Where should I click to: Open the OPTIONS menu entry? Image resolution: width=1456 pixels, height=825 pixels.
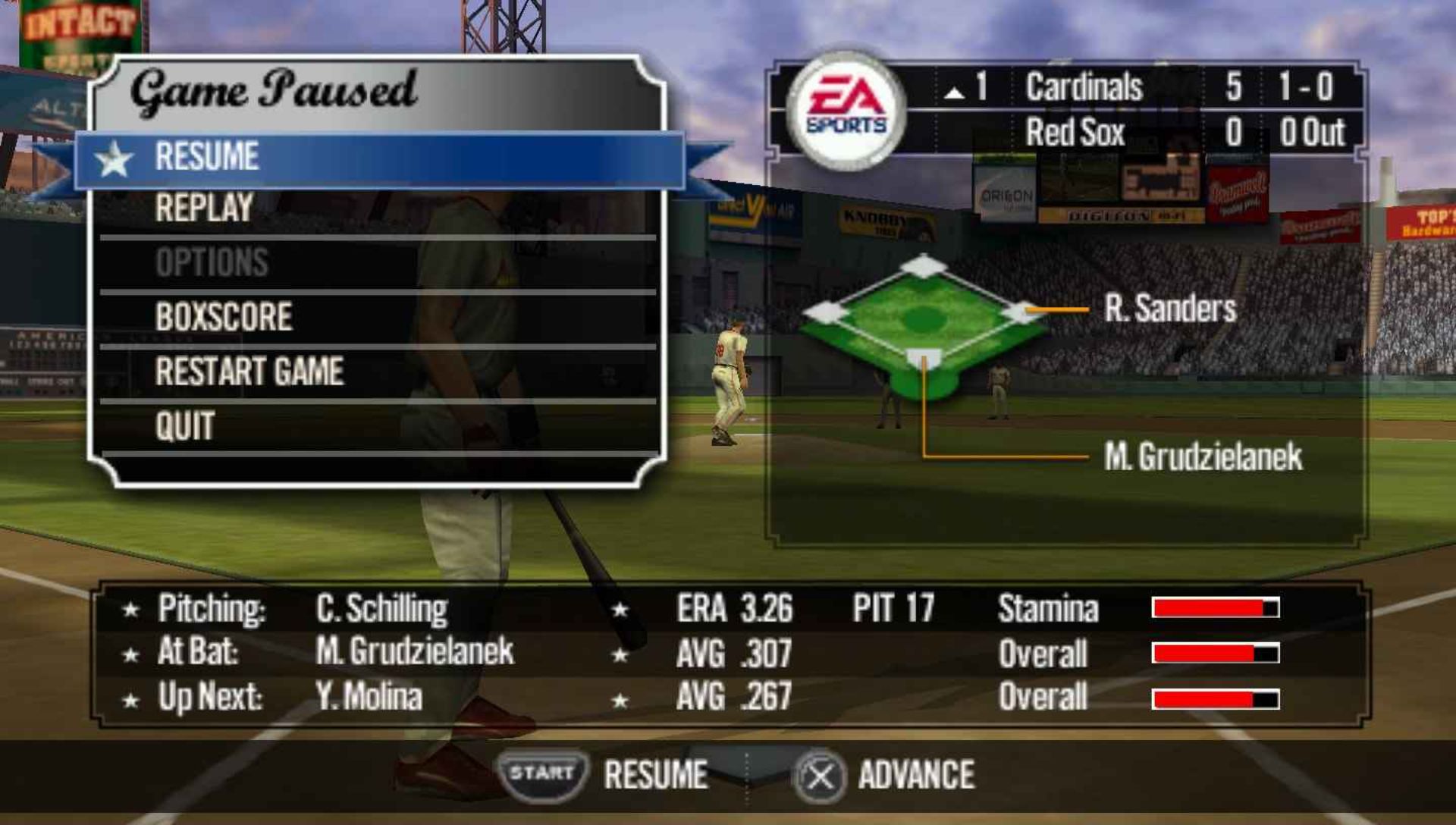[212, 263]
